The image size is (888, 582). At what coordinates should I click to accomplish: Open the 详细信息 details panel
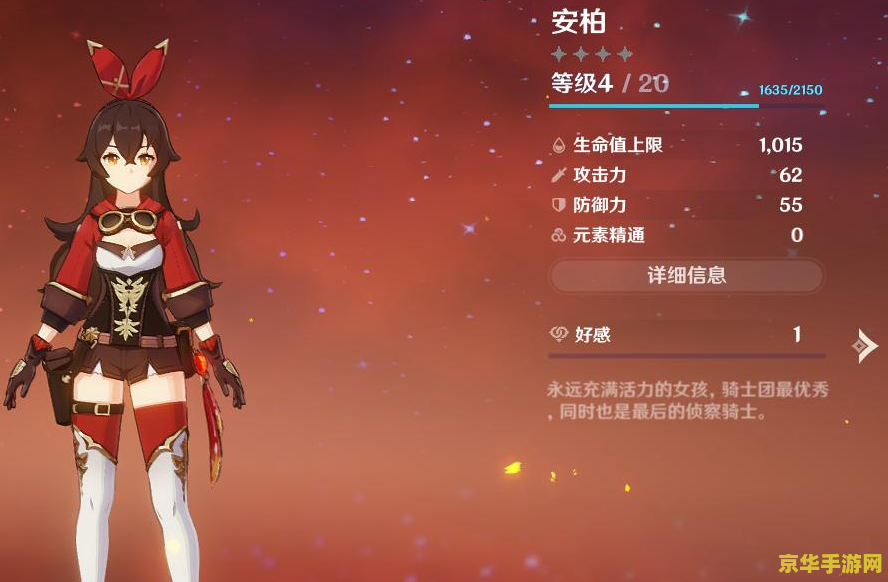click(x=686, y=275)
